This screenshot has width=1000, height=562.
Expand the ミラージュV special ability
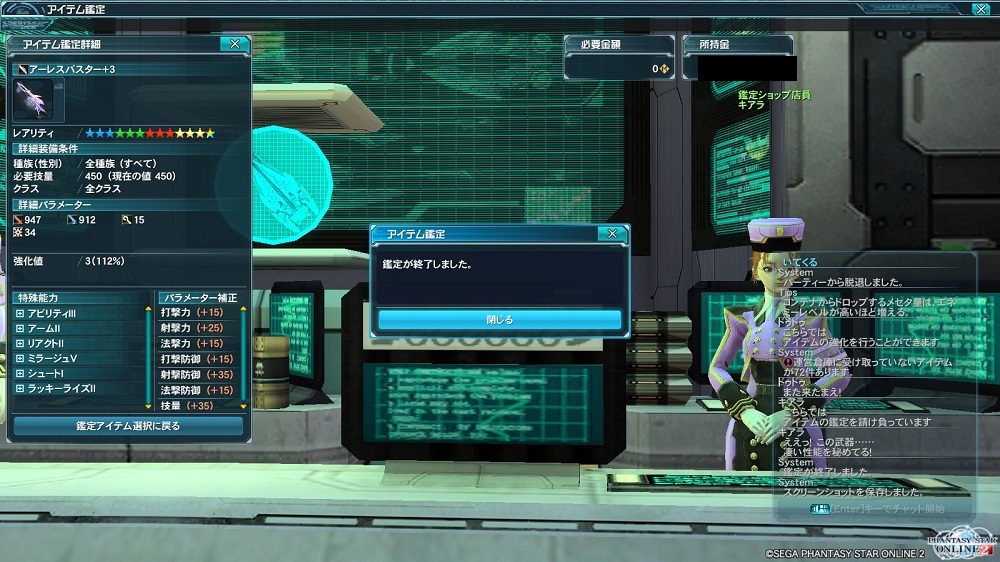click(x=20, y=358)
